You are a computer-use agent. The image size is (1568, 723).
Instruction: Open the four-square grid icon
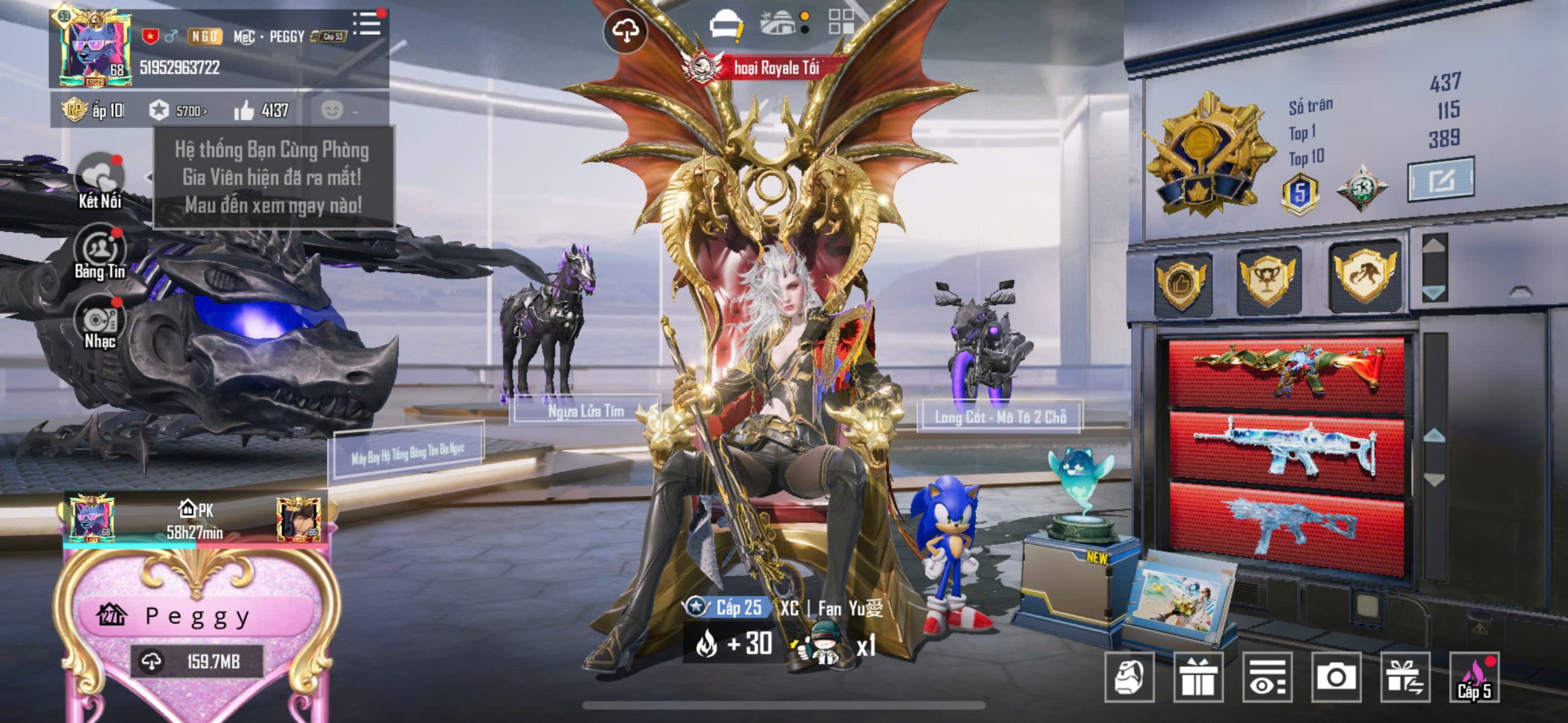tap(842, 22)
